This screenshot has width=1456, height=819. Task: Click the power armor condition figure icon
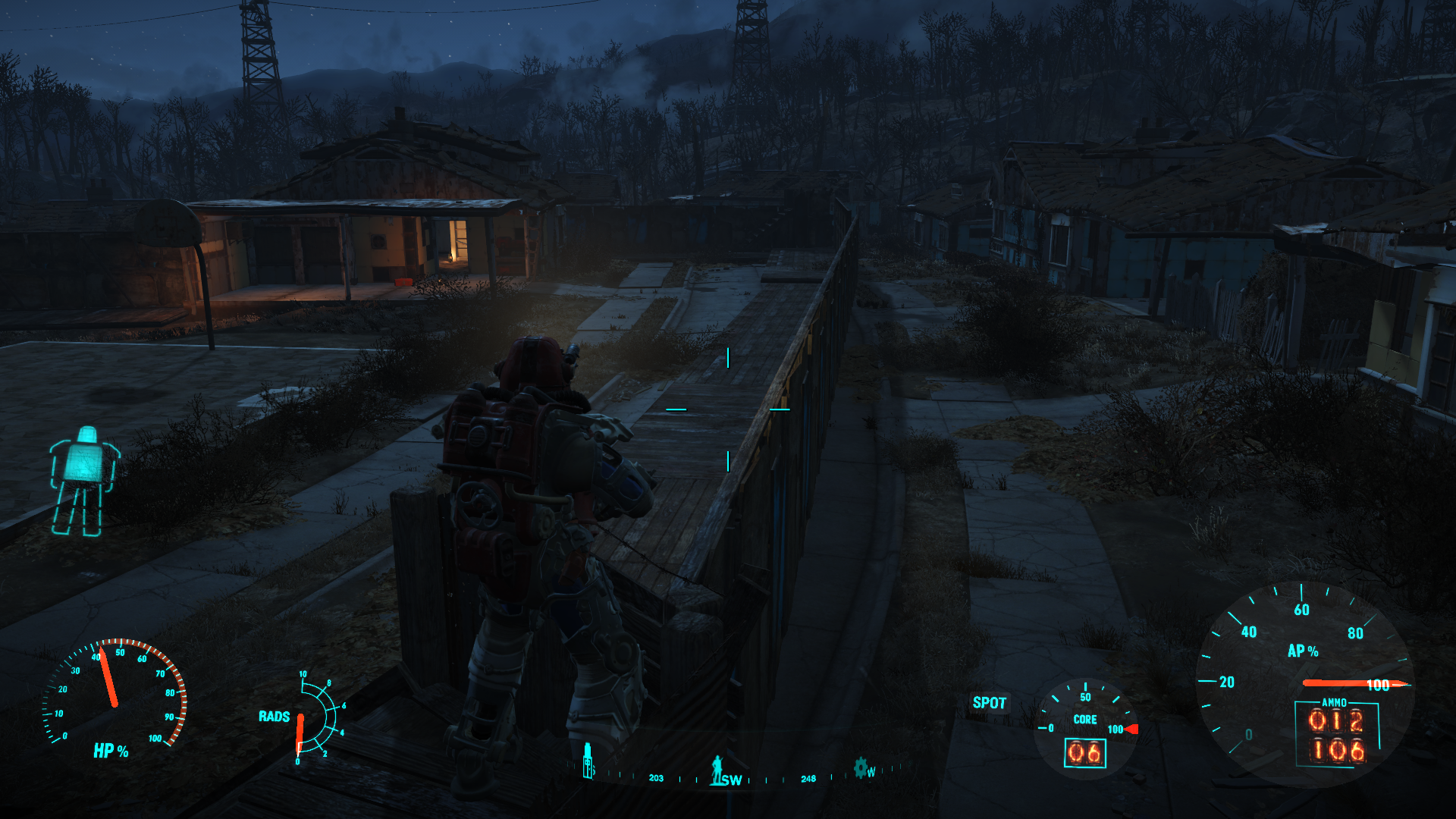83,481
